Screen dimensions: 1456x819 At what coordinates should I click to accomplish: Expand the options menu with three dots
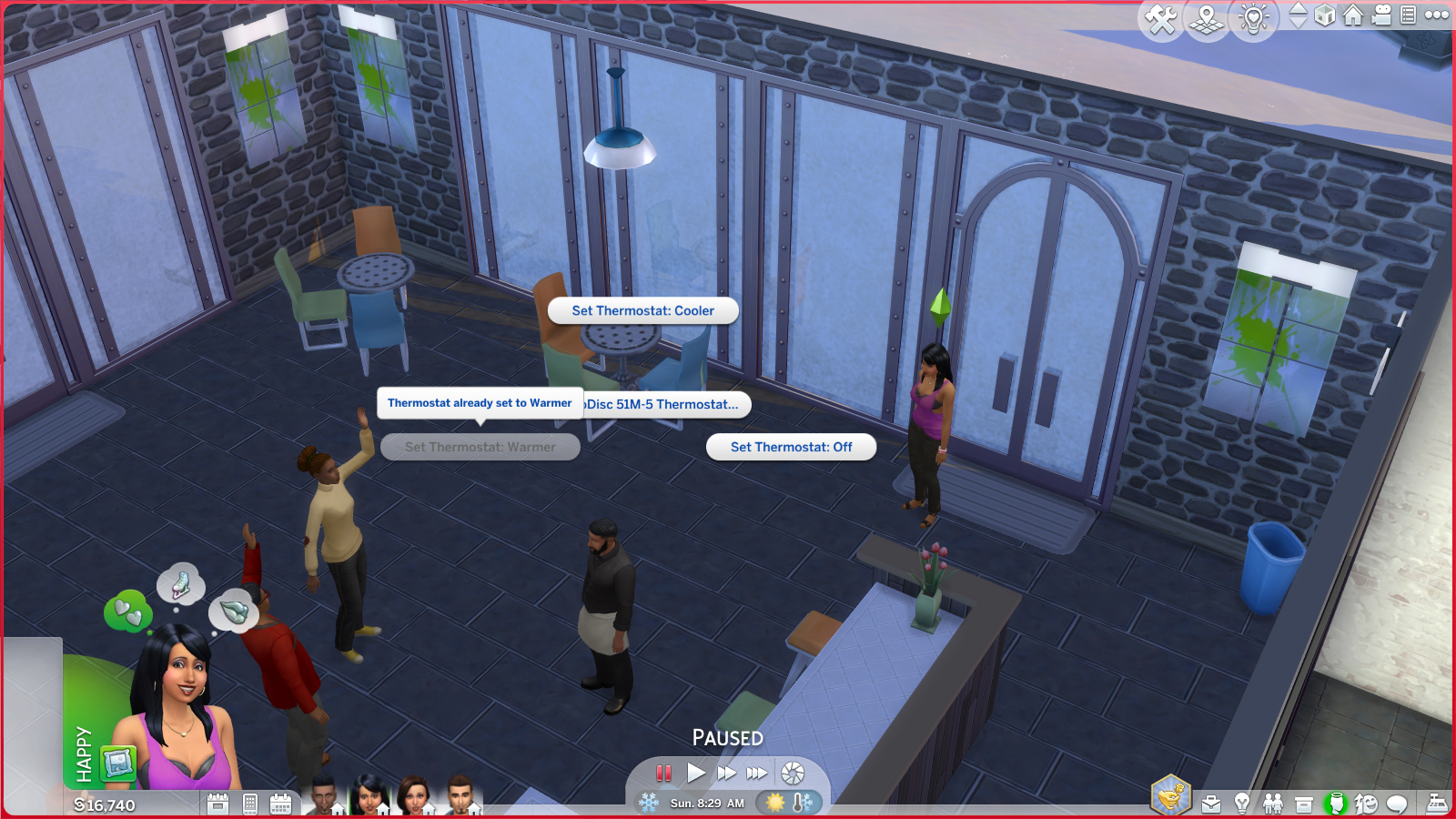coord(1435,15)
